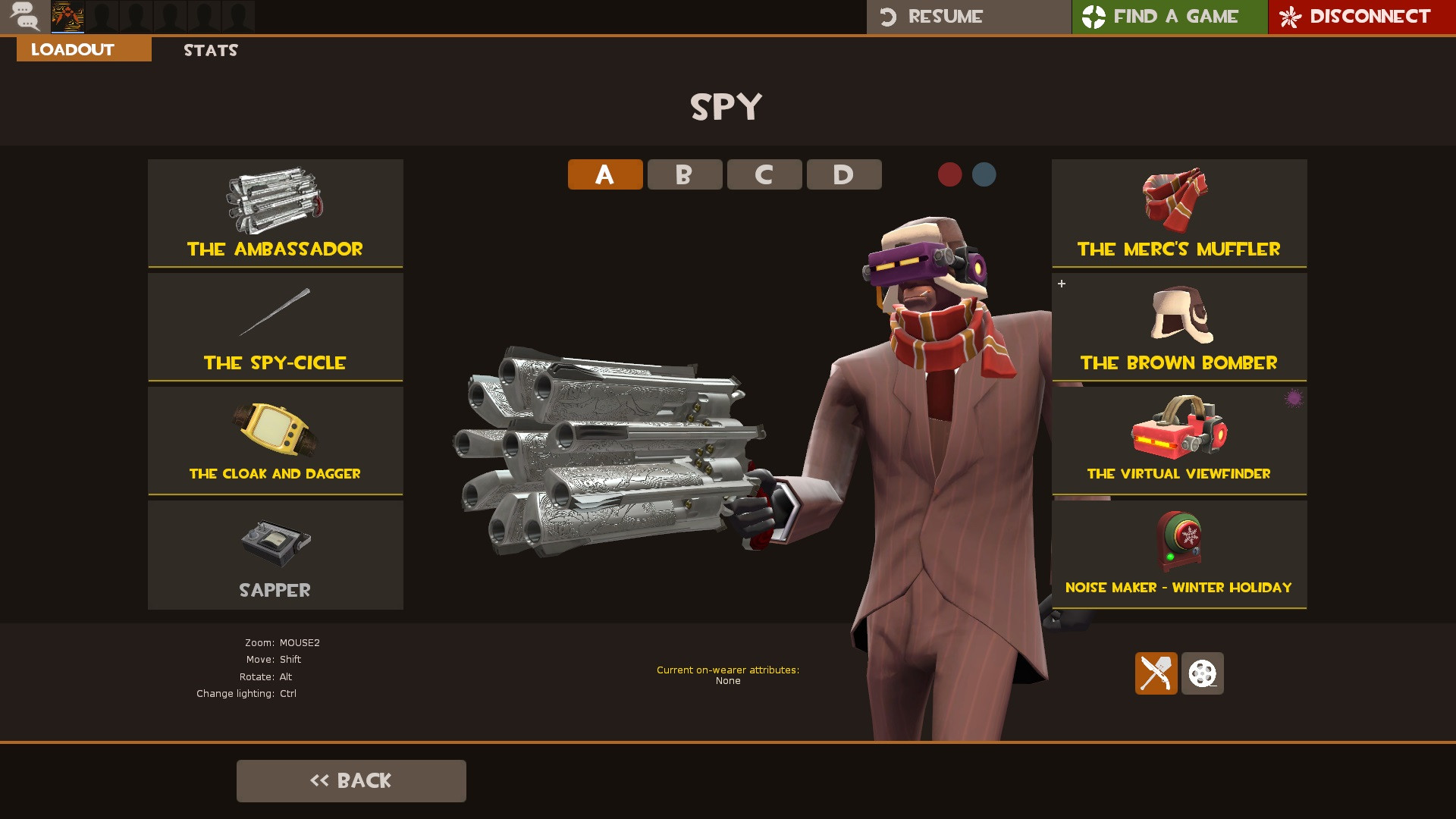Open the Virtual Viewfinder slot
This screenshot has width=1456, height=819.
click(1180, 440)
